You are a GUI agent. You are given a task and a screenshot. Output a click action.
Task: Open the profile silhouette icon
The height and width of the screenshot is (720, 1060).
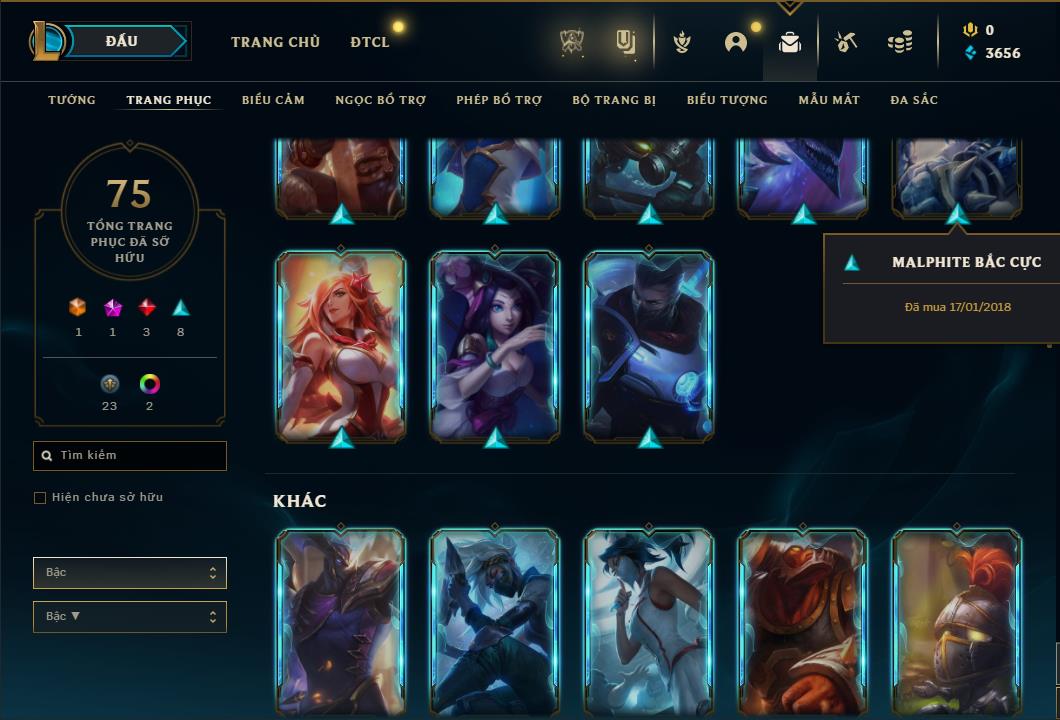pos(736,42)
